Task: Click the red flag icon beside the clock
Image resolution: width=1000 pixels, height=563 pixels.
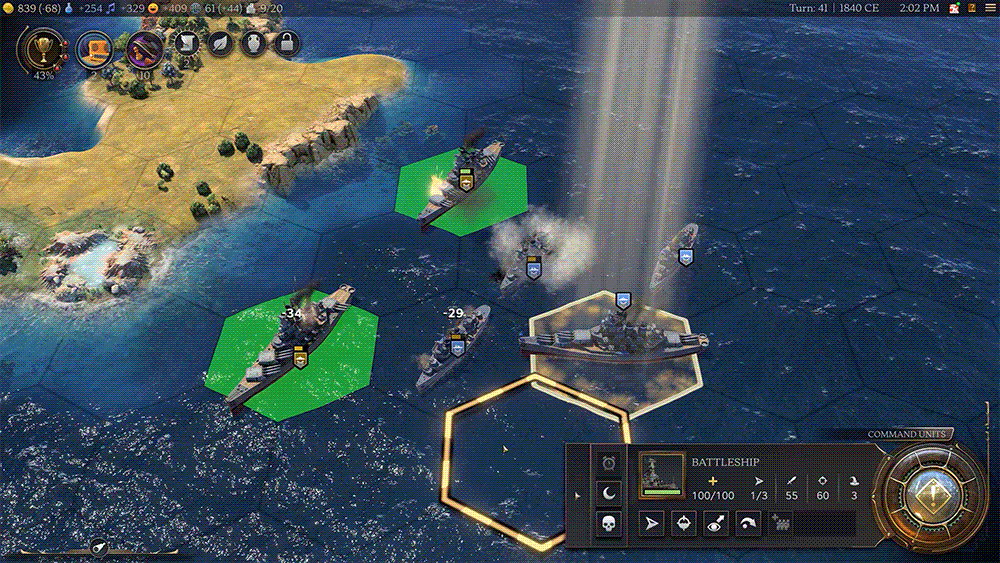Action: tap(955, 8)
